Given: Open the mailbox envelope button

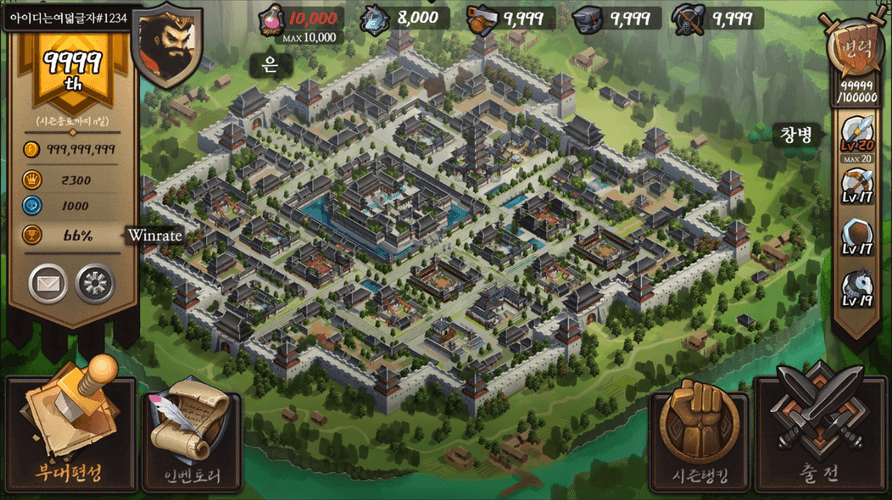Looking at the screenshot, I should coord(47,283).
